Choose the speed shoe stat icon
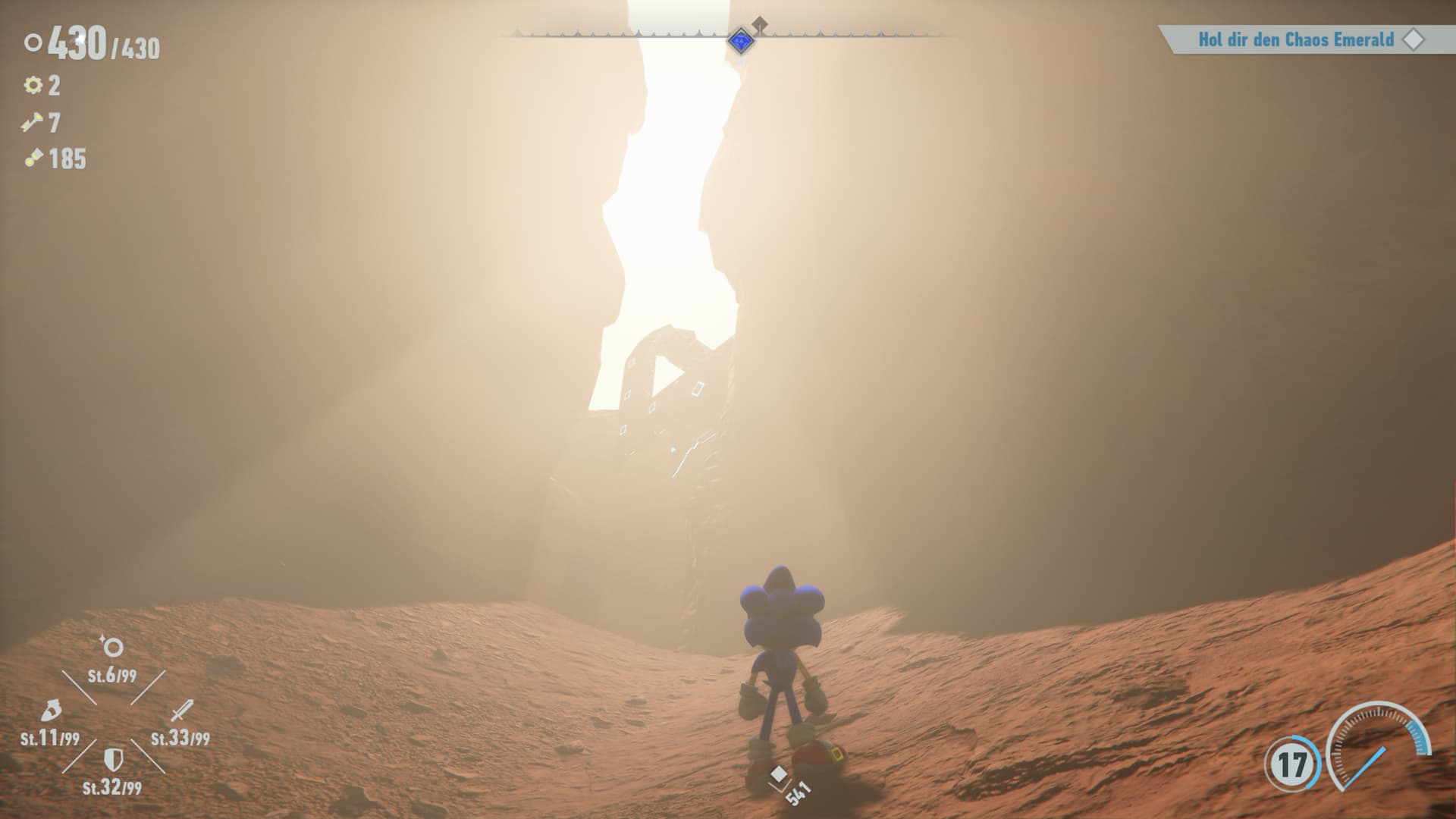 pos(50,711)
